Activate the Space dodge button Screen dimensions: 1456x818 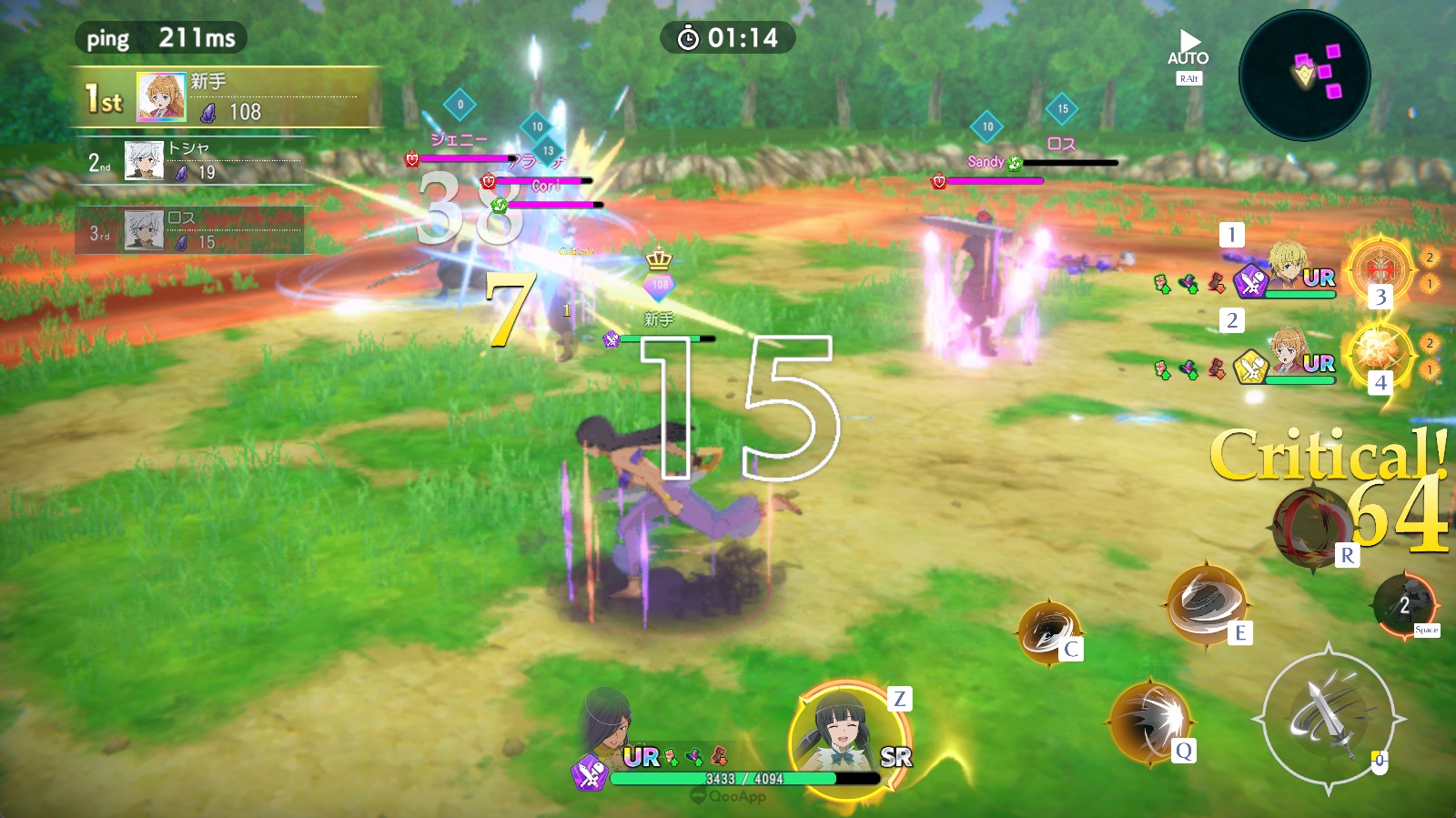(x=1403, y=604)
